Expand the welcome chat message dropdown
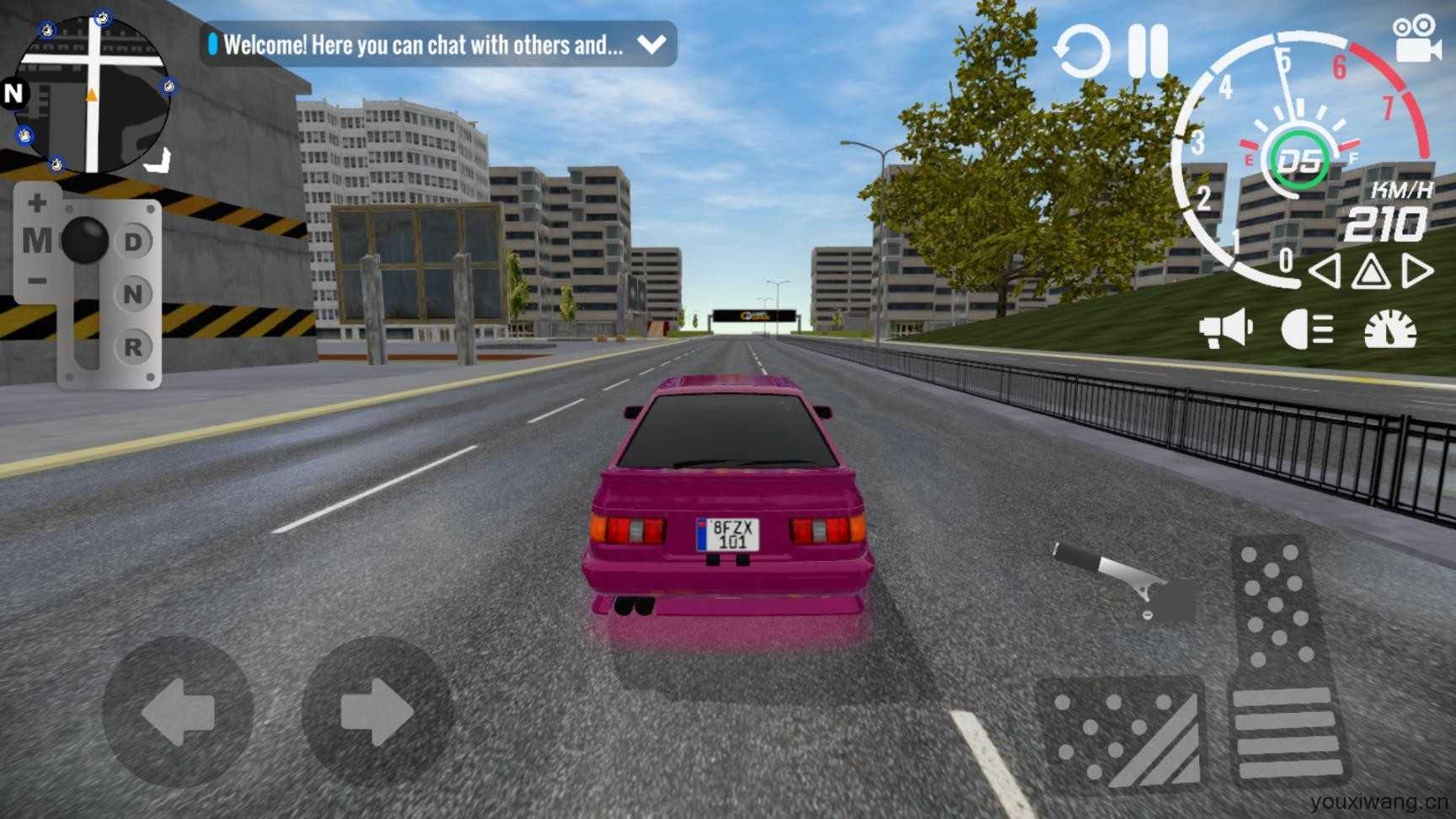The image size is (1456, 819). tap(651, 45)
